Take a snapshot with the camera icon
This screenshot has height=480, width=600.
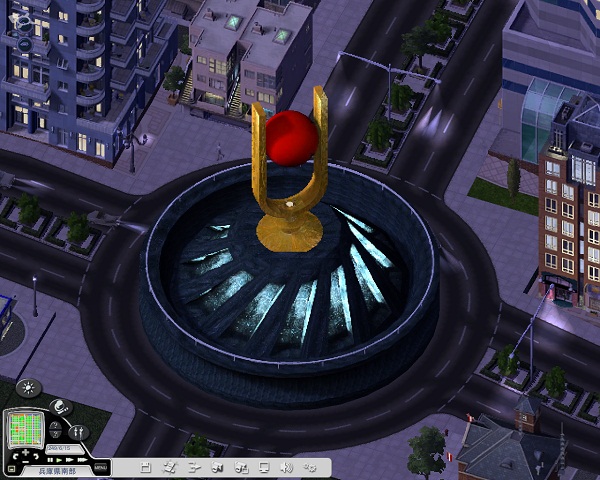pos(240,467)
